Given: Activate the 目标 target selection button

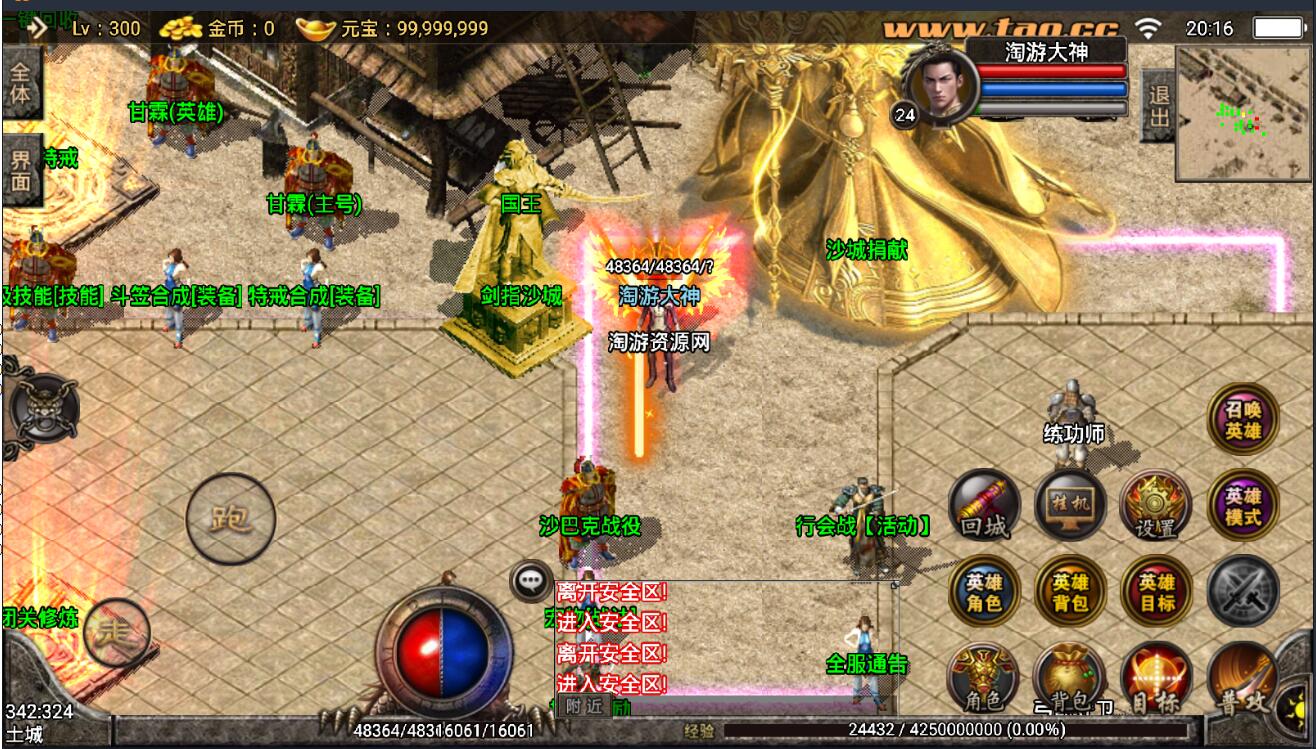Looking at the screenshot, I should click(x=1156, y=678).
